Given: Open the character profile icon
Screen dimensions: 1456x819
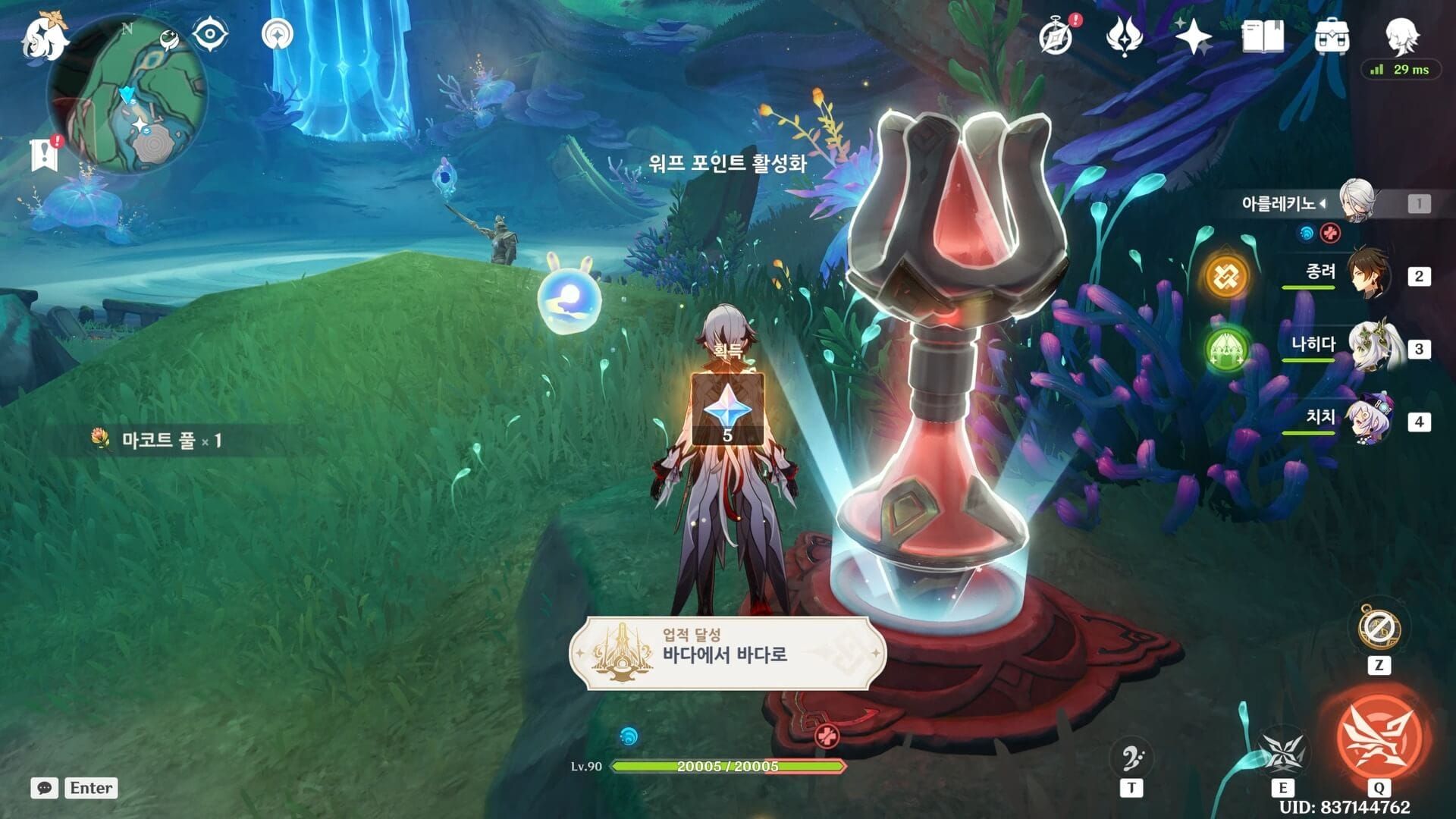Looking at the screenshot, I should coord(1401,34).
